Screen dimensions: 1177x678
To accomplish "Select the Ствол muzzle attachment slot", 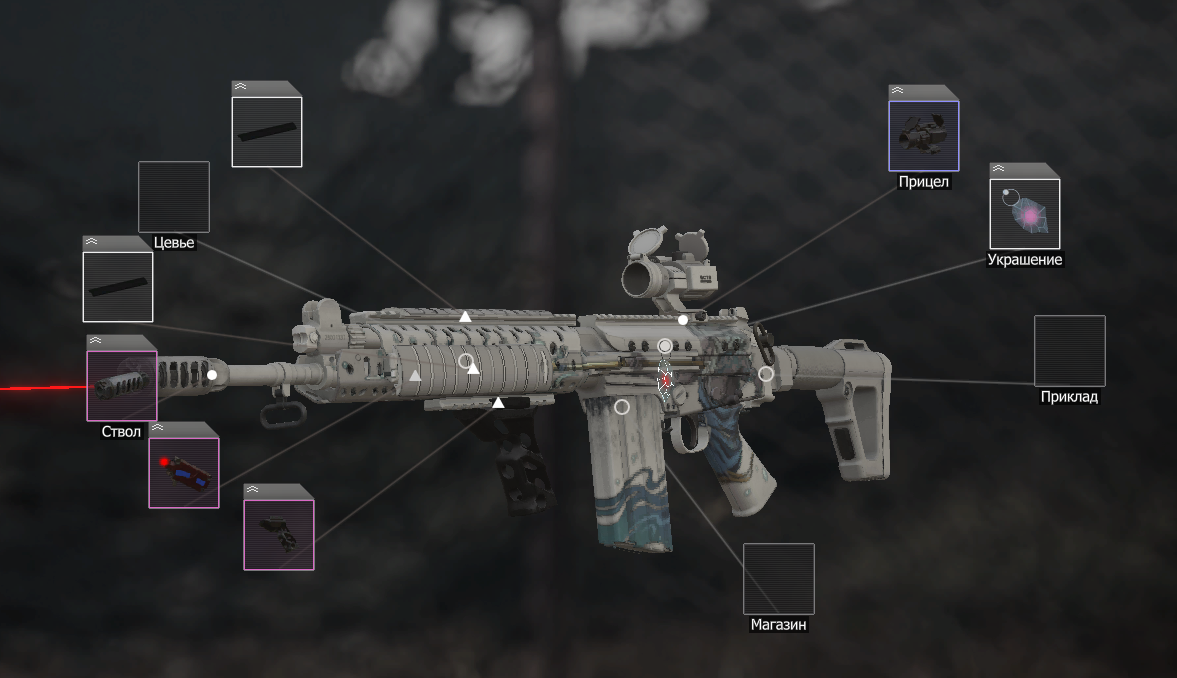I will pyautogui.click(x=122, y=385).
